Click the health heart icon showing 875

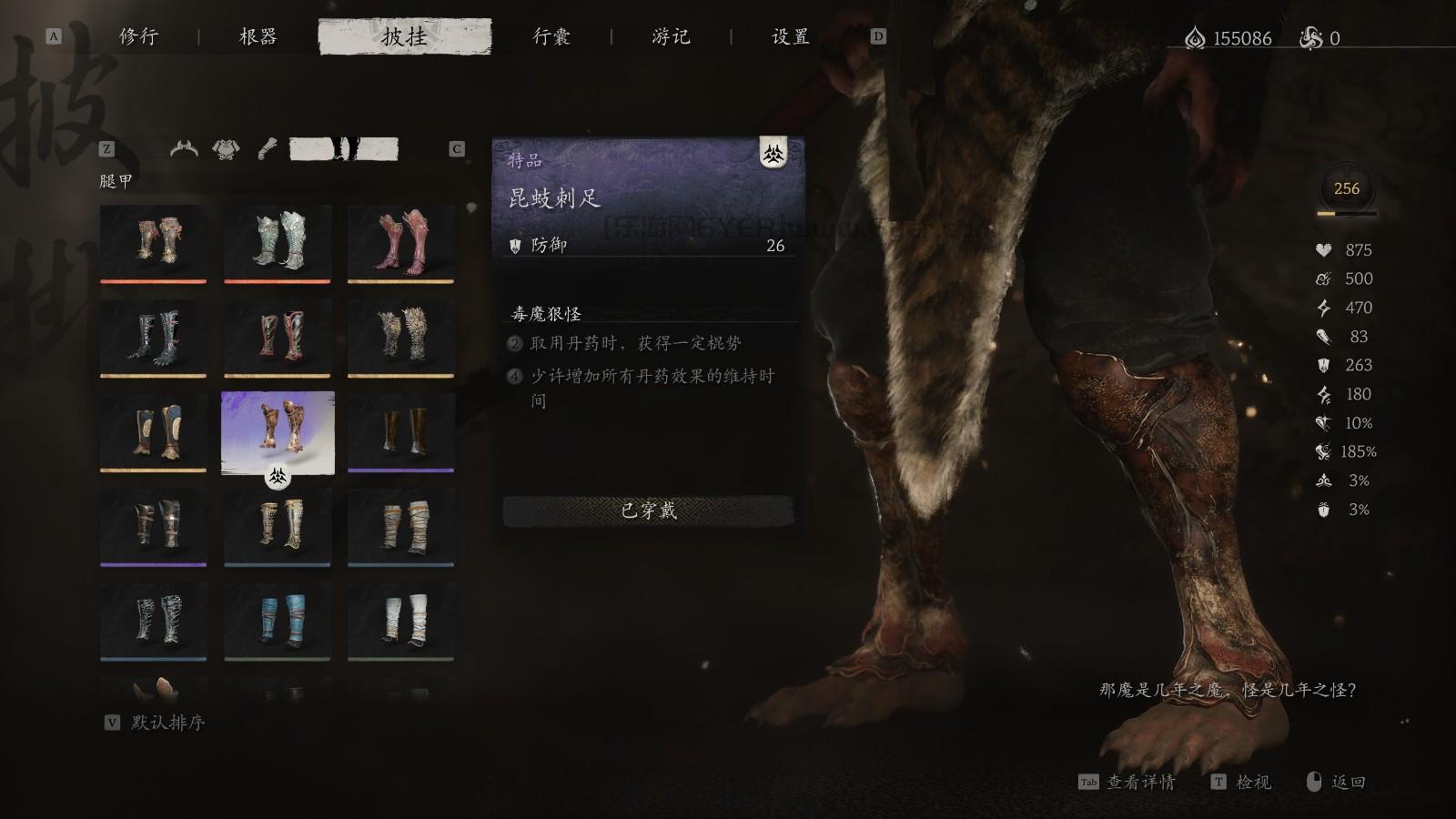(x=1321, y=249)
